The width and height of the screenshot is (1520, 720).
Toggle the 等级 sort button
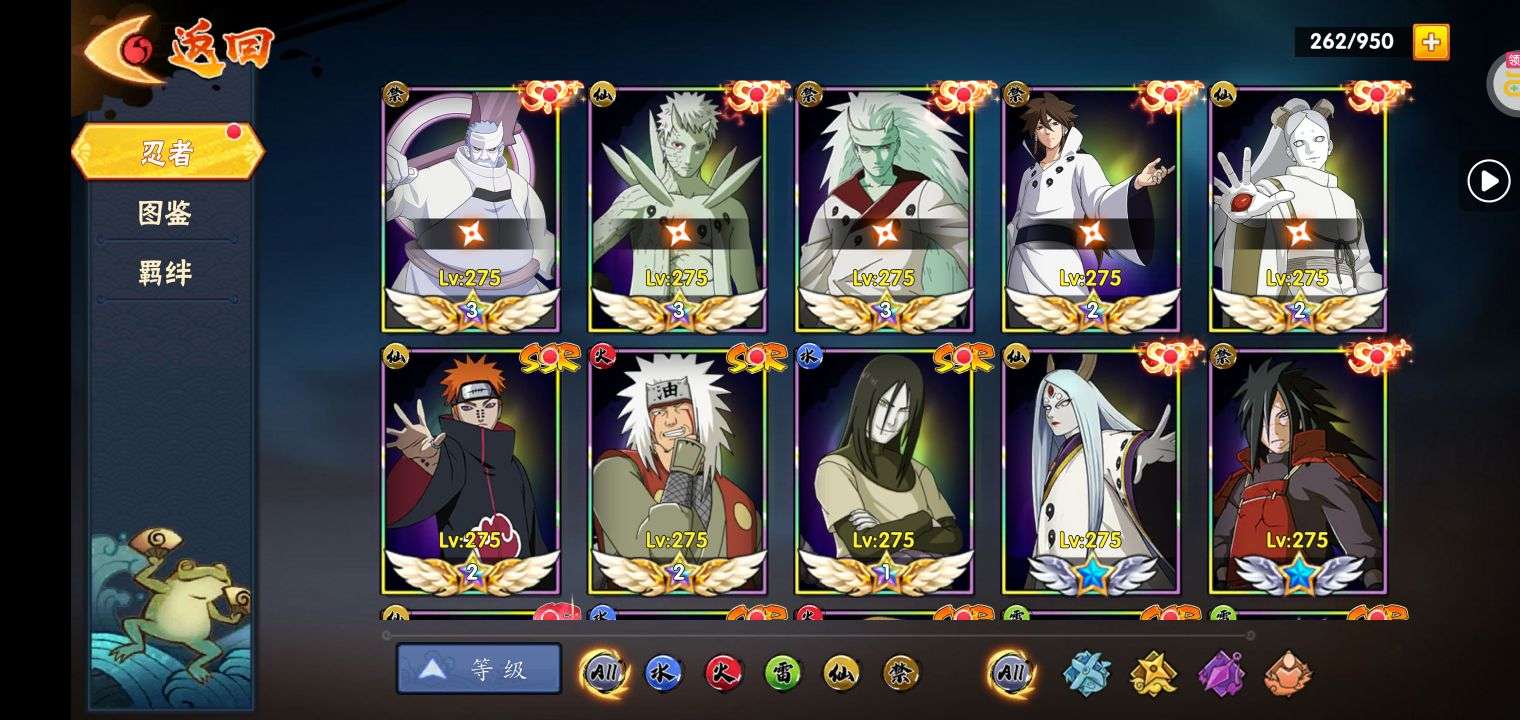479,669
